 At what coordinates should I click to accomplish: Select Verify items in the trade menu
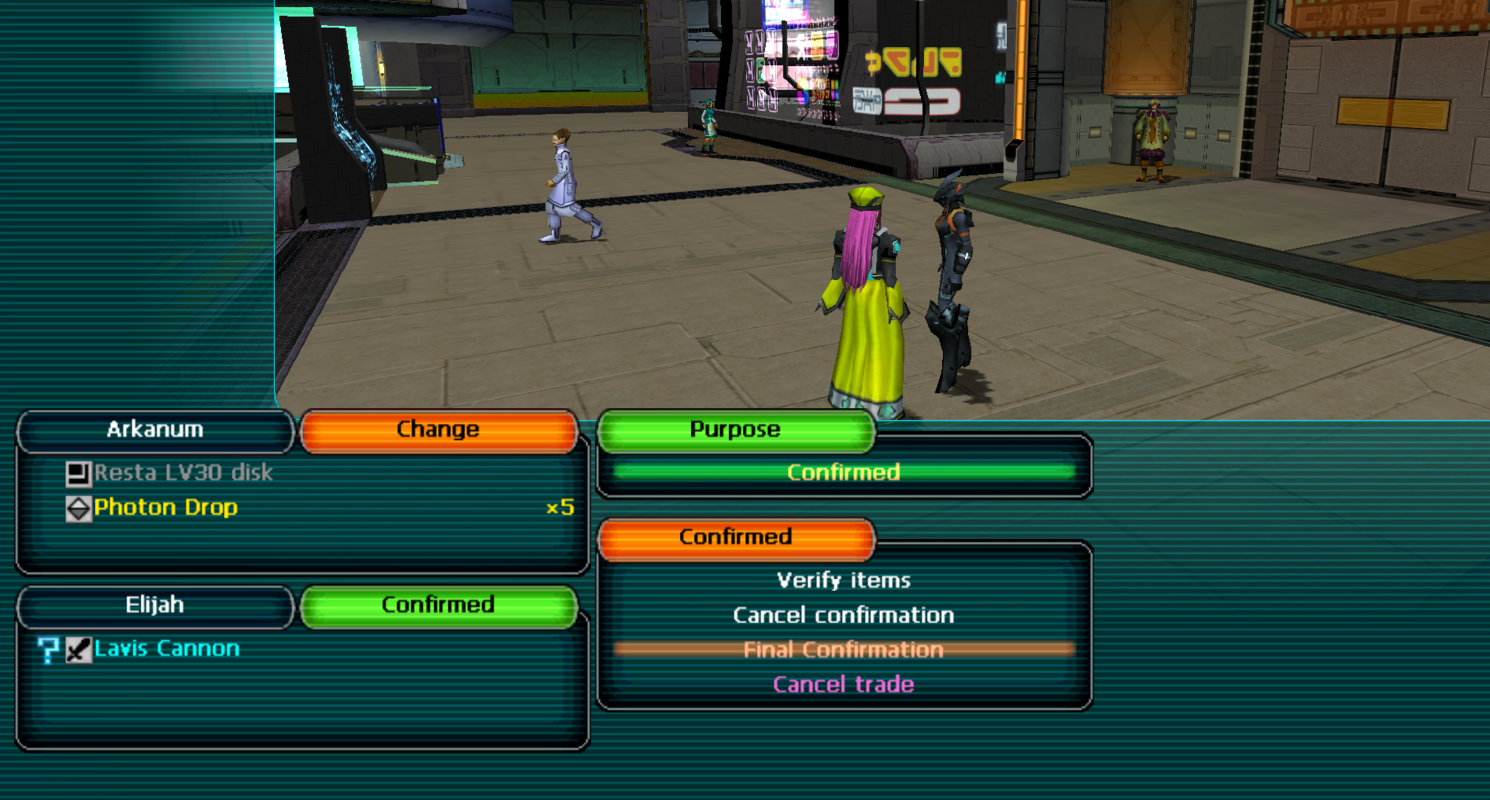pos(843,580)
